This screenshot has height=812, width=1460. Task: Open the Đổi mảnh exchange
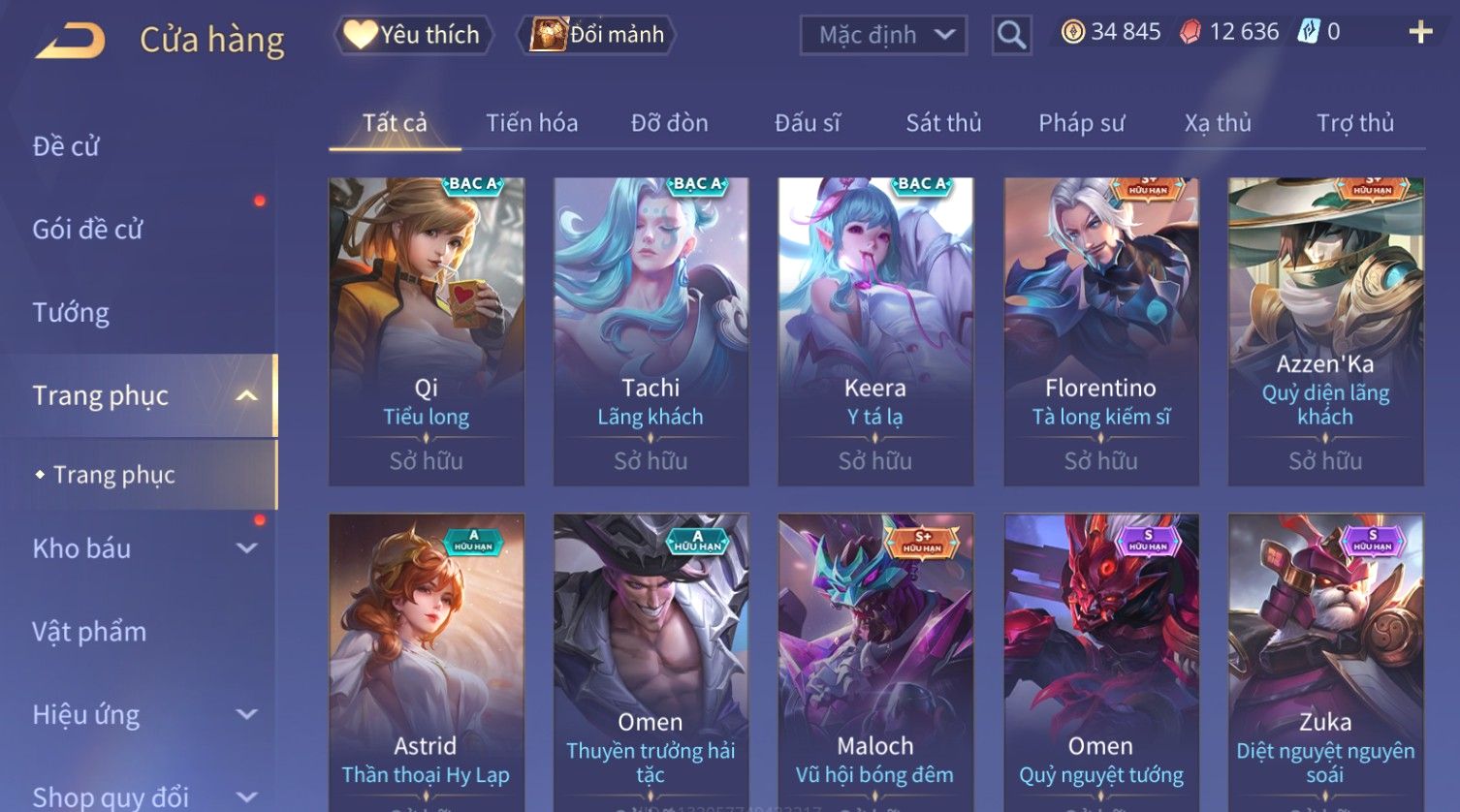click(x=597, y=35)
